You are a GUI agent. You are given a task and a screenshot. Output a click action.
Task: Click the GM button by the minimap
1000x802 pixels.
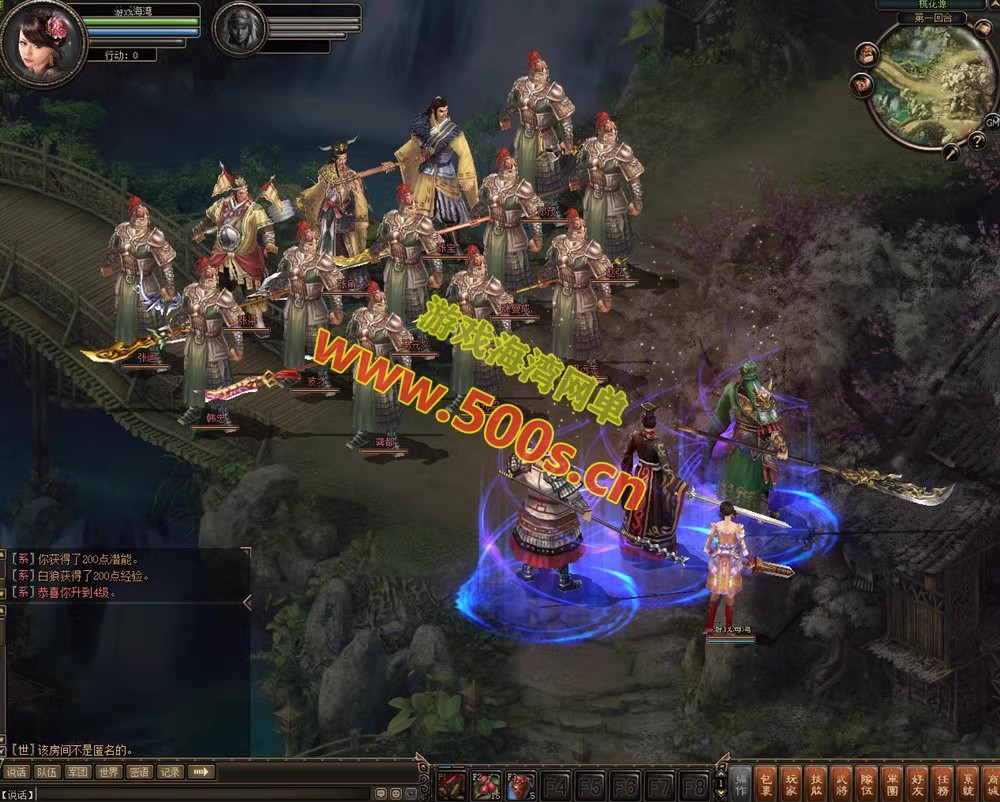(992, 121)
